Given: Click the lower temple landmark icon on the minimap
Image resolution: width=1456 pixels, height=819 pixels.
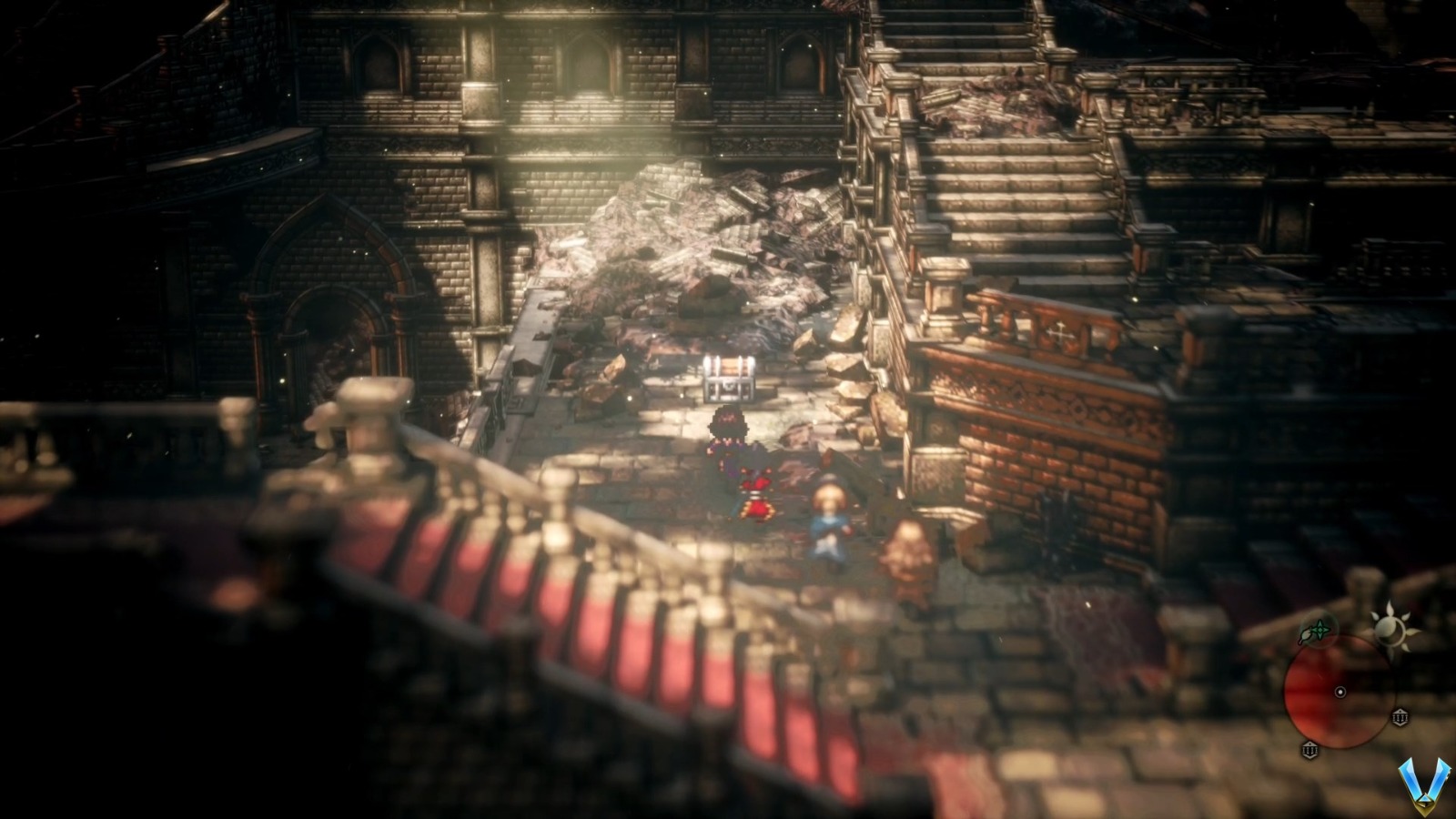Looking at the screenshot, I should click(1310, 750).
